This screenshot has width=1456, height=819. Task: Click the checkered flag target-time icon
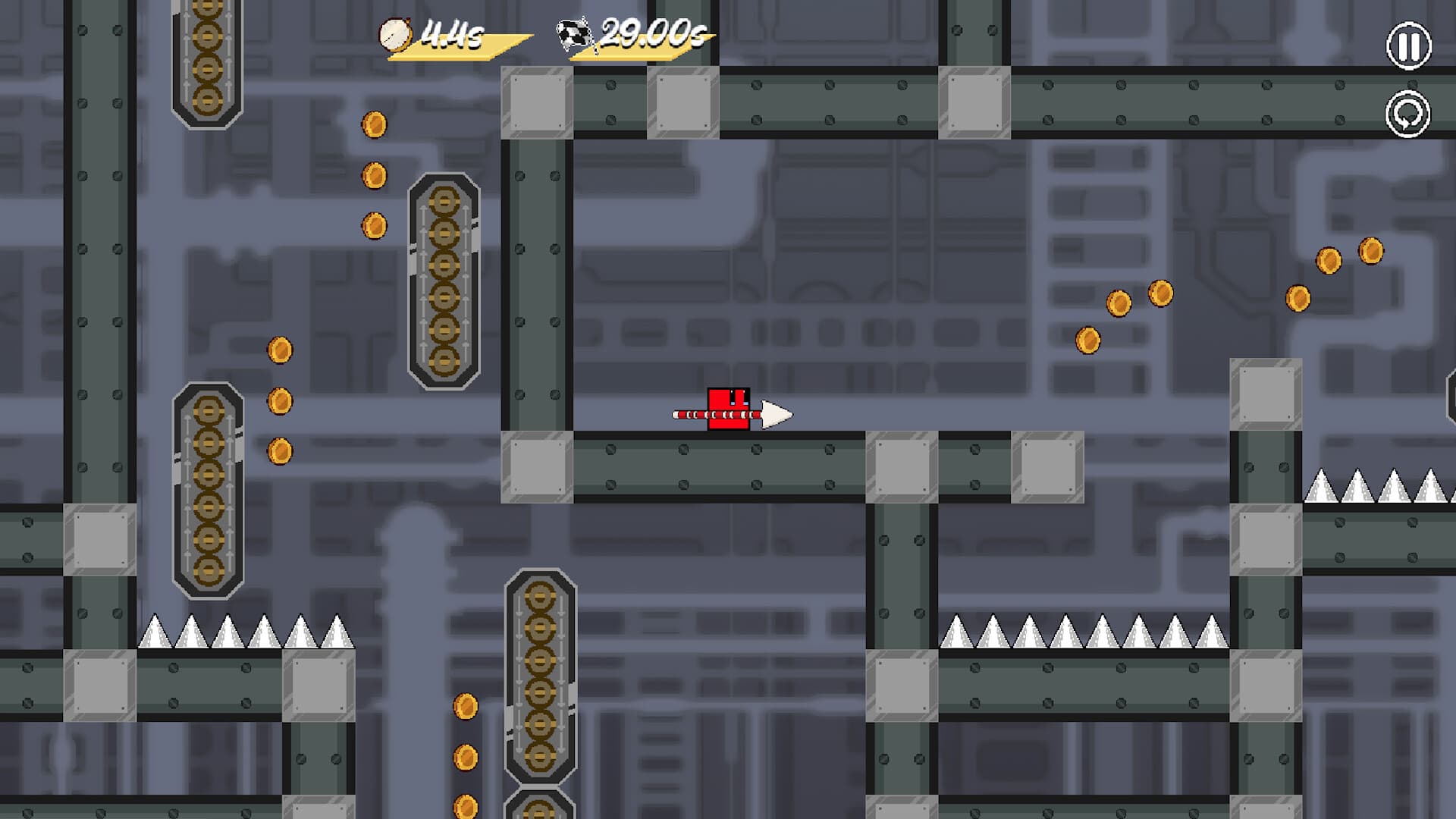tap(573, 32)
